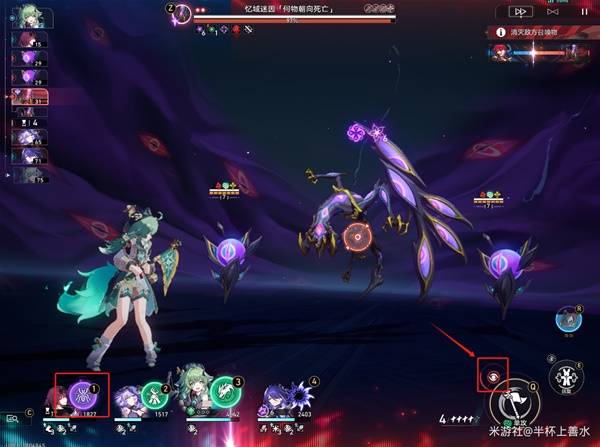
Task: Select the green-haired portrait atop turn order
Action: 20,17
